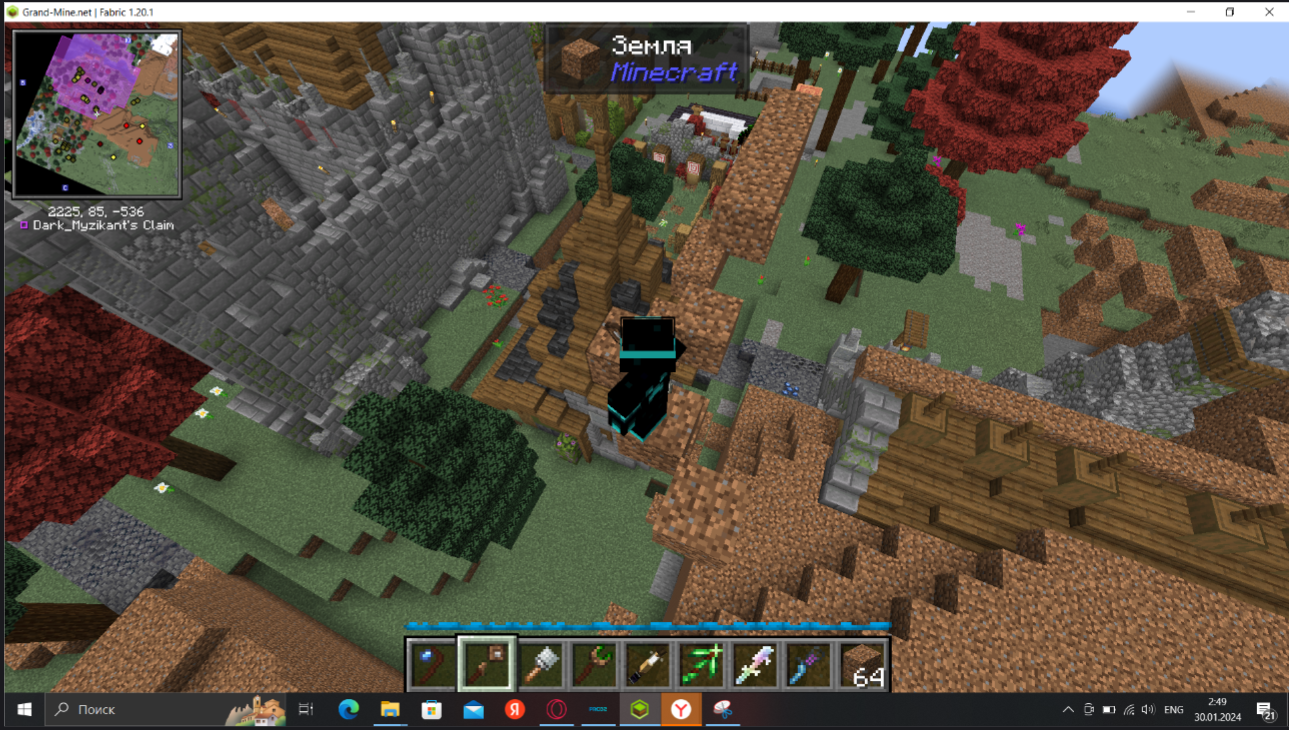1289x730 pixels.
Task: Close the Minecraft game window
Action: [1269, 12]
